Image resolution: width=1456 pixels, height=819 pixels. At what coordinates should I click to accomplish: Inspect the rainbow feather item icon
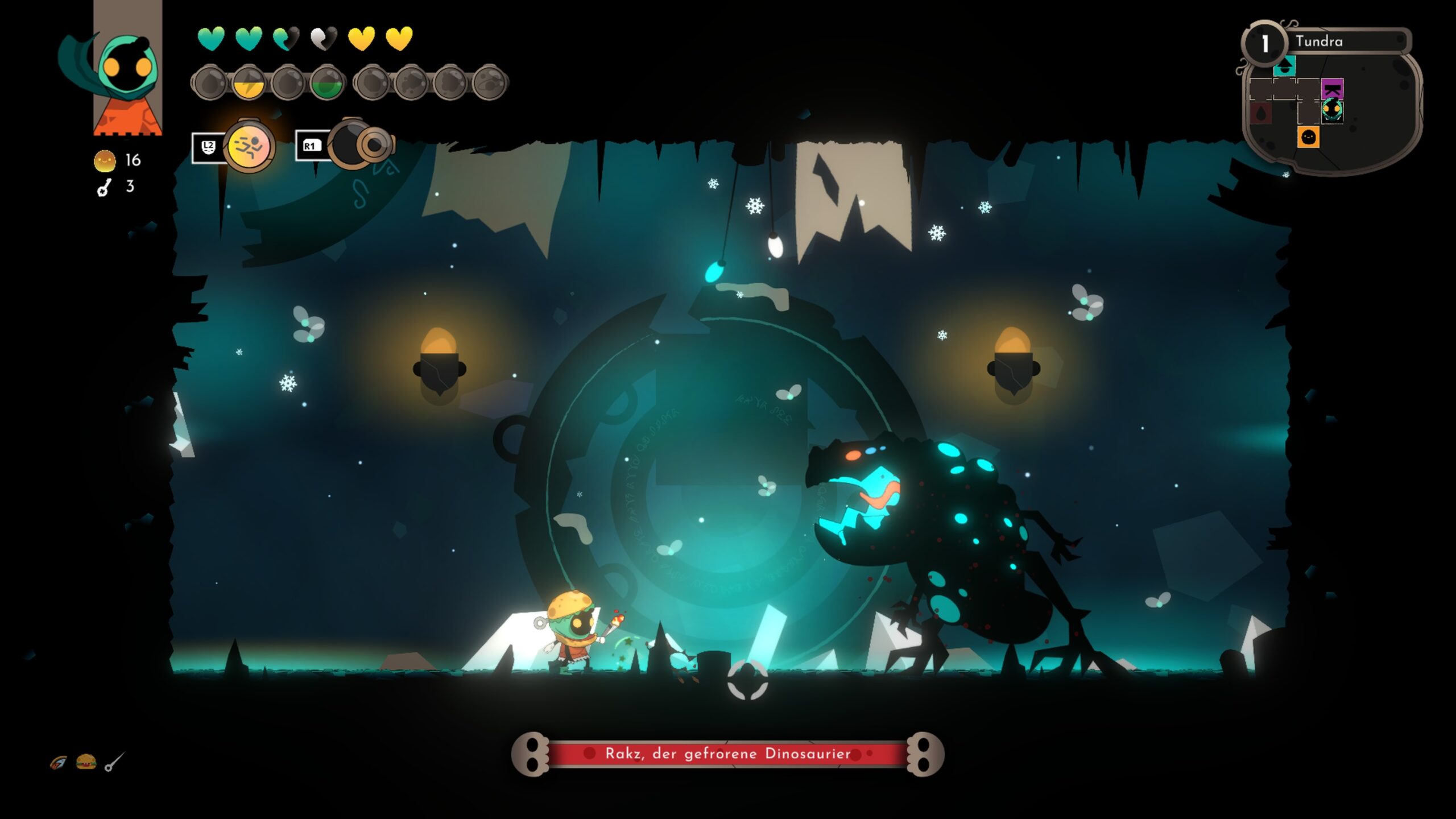point(58,763)
